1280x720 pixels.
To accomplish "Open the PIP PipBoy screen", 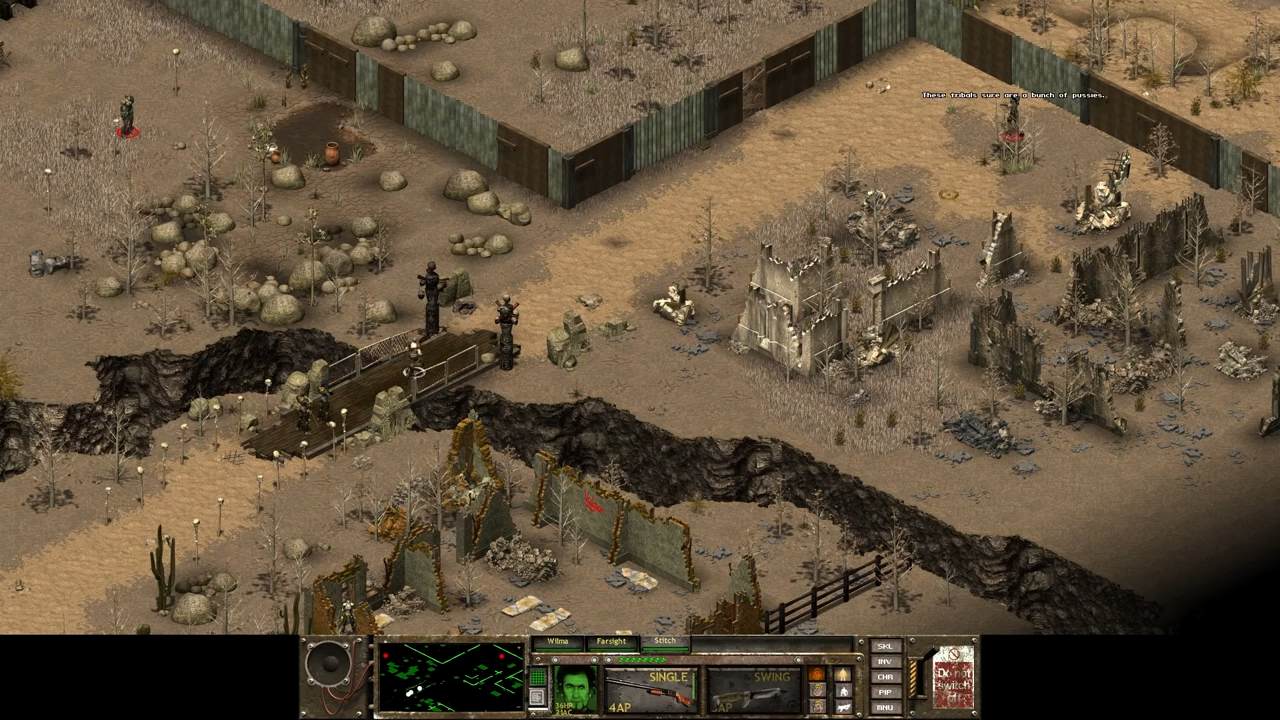I will [x=884, y=692].
